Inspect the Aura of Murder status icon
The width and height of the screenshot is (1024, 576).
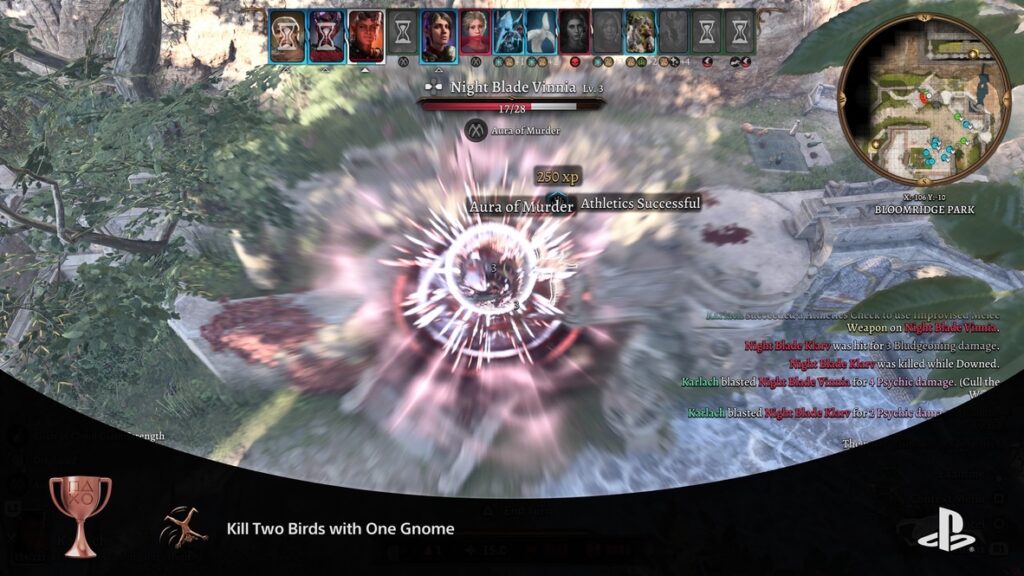pyautogui.click(x=475, y=130)
